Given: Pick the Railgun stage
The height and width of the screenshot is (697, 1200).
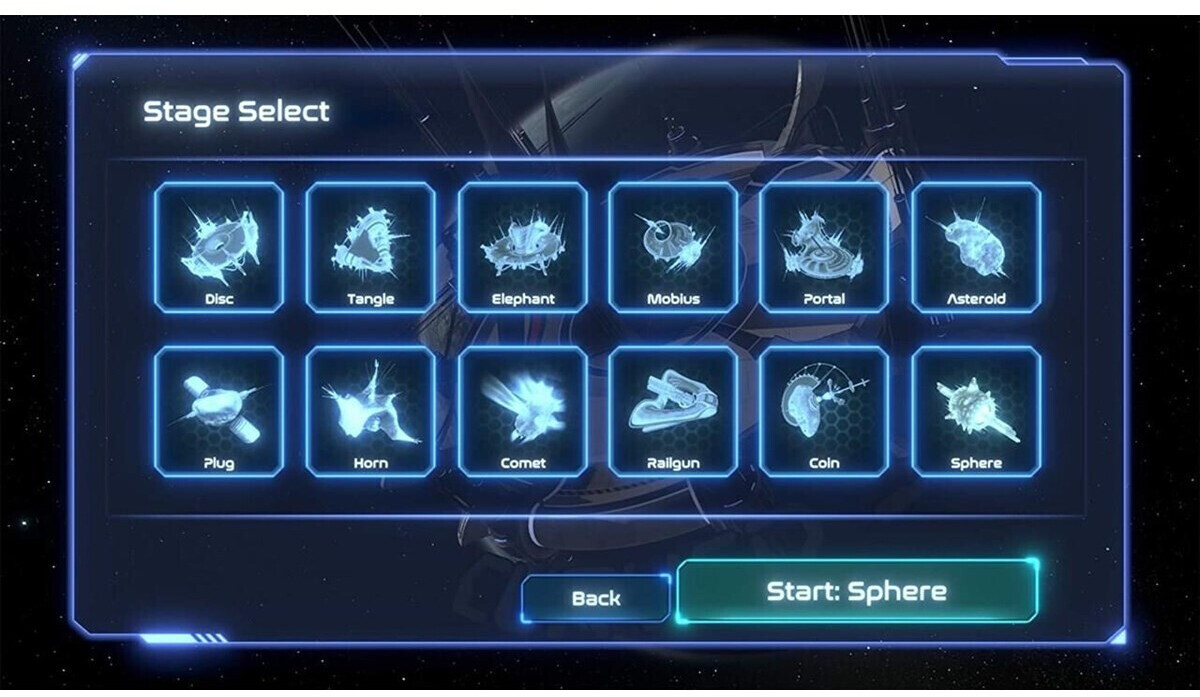Looking at the screenshot, I should tap(673, 412).
